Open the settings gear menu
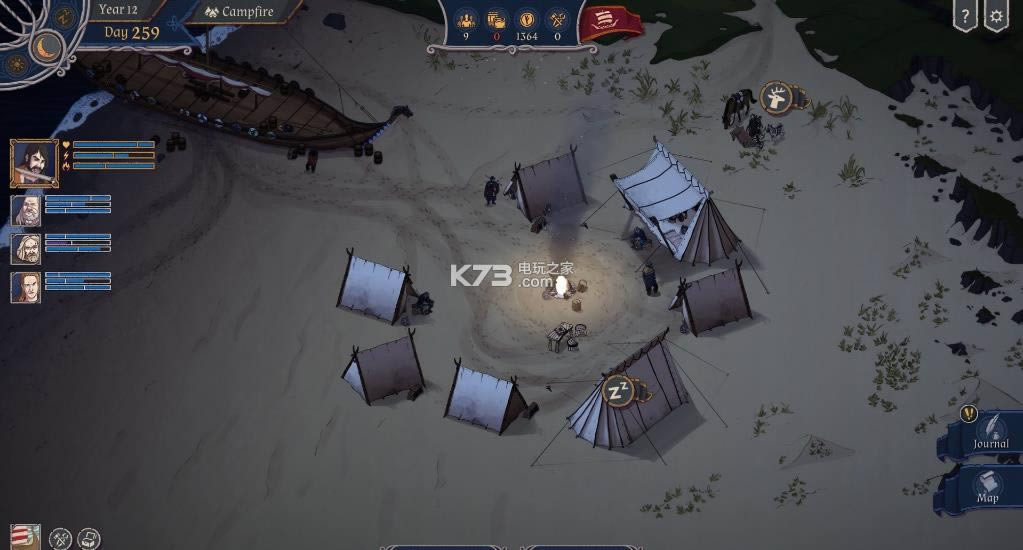The width and height of the screenshot is (1023, 550). point(995,16)
